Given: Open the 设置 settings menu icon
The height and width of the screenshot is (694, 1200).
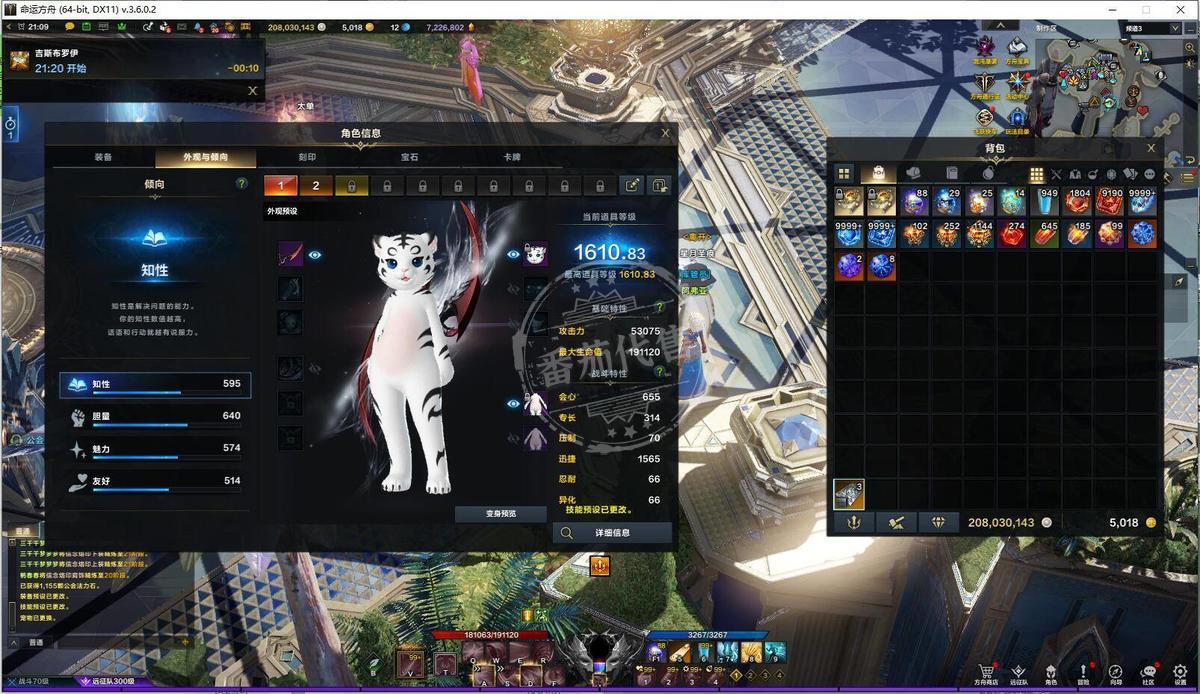Looking at the screenshot, I should (1180, 674).
